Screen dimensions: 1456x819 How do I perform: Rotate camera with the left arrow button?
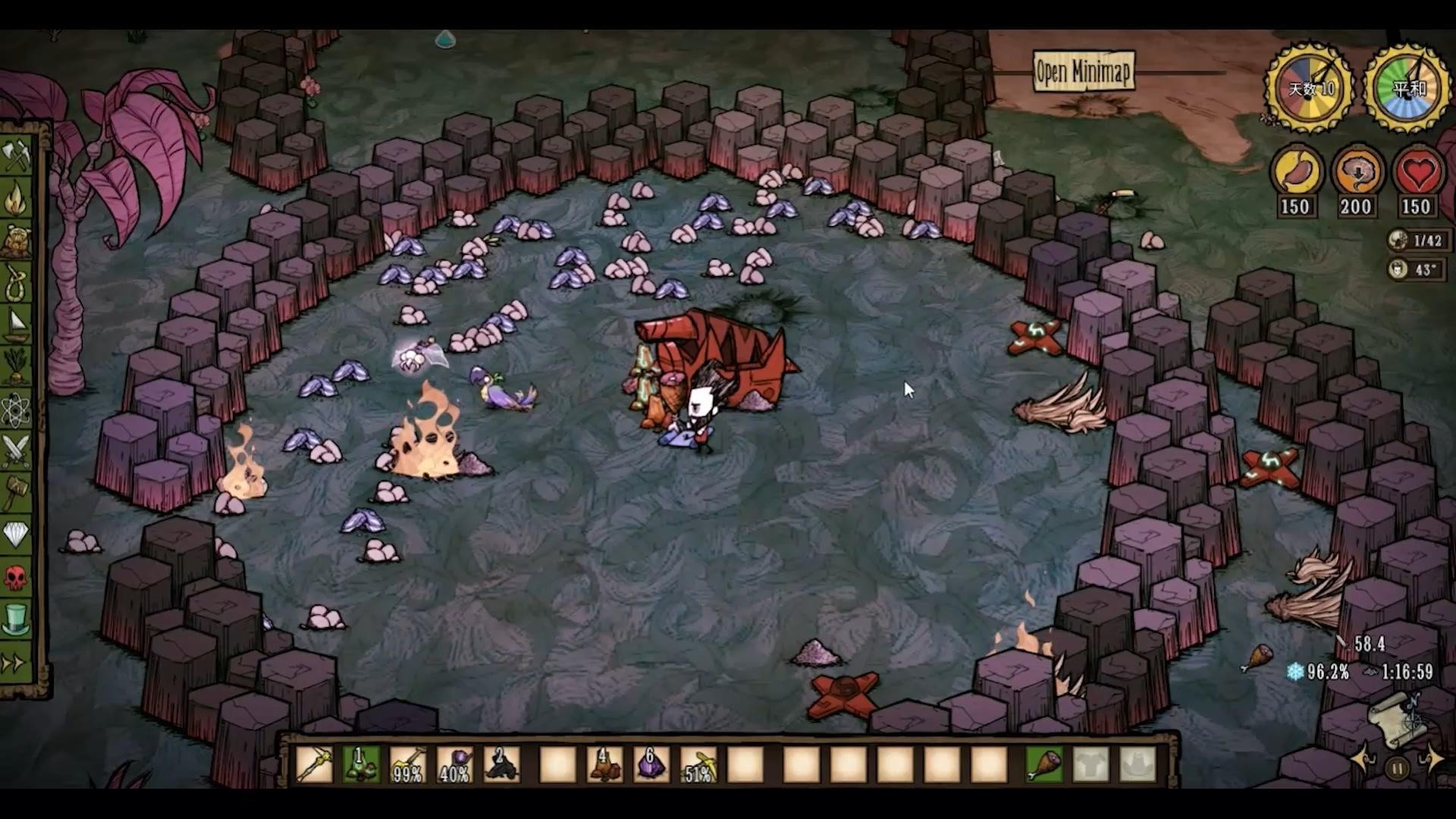[x=1363, y=758]
